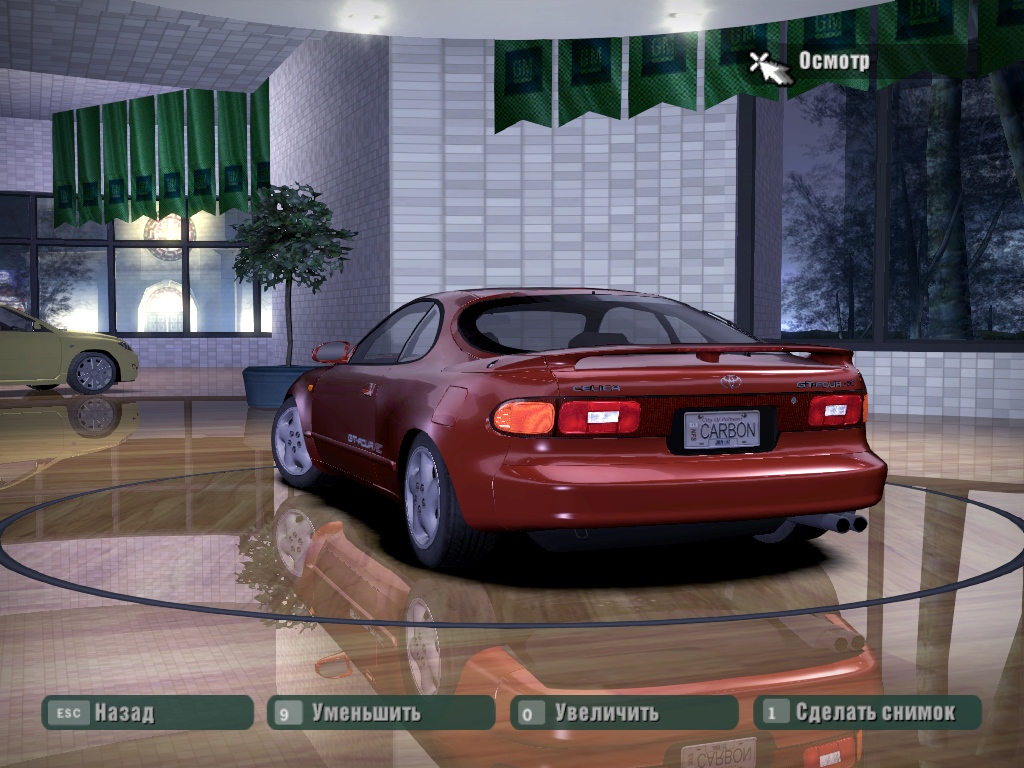Image resolution: width=1024 pixels, height=768 pixels.
Task: Zoom in using the Увеличить button
Action: [x=623, y=713]
